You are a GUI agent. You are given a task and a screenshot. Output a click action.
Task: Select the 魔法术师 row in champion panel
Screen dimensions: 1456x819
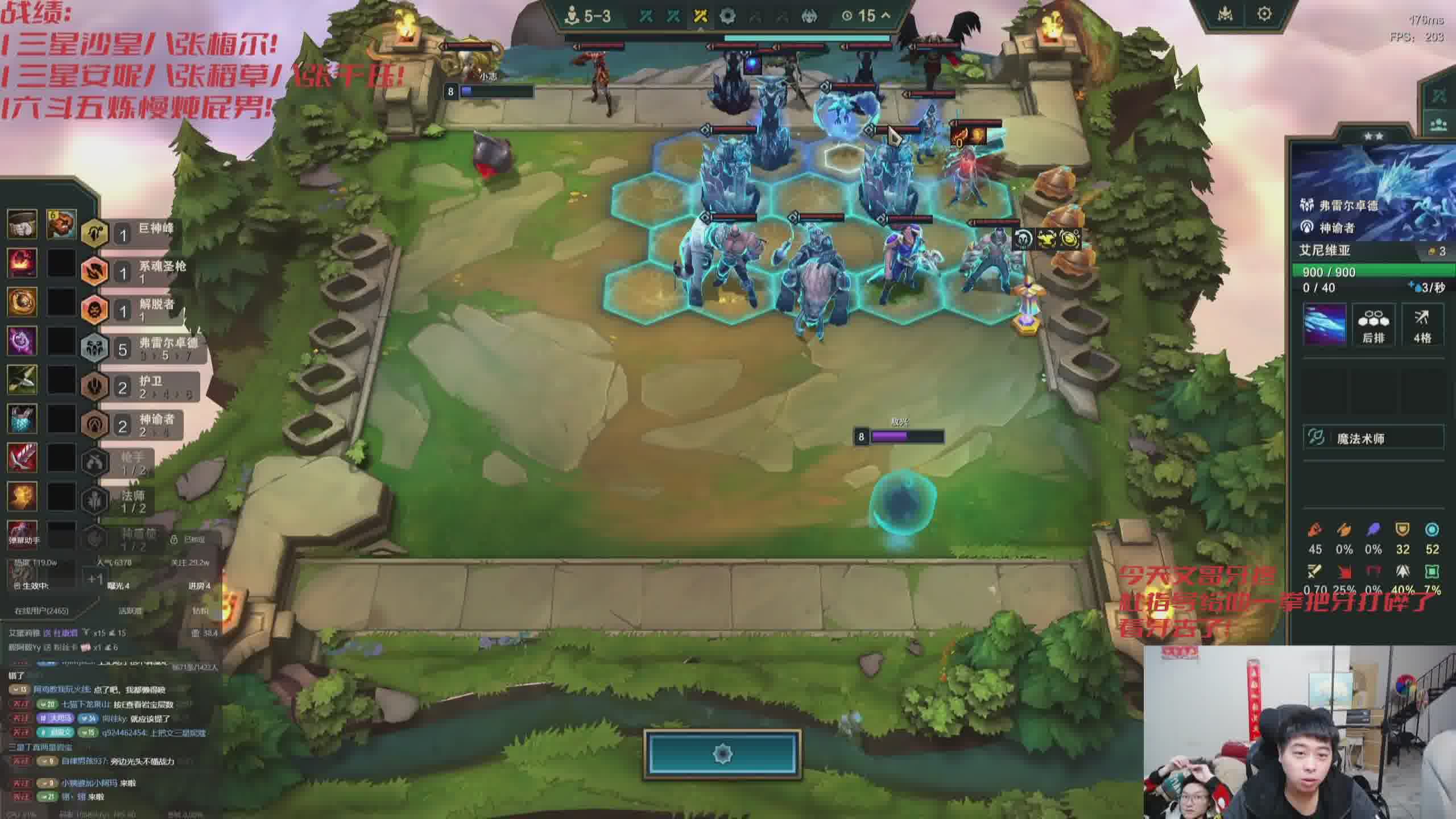1373,437
